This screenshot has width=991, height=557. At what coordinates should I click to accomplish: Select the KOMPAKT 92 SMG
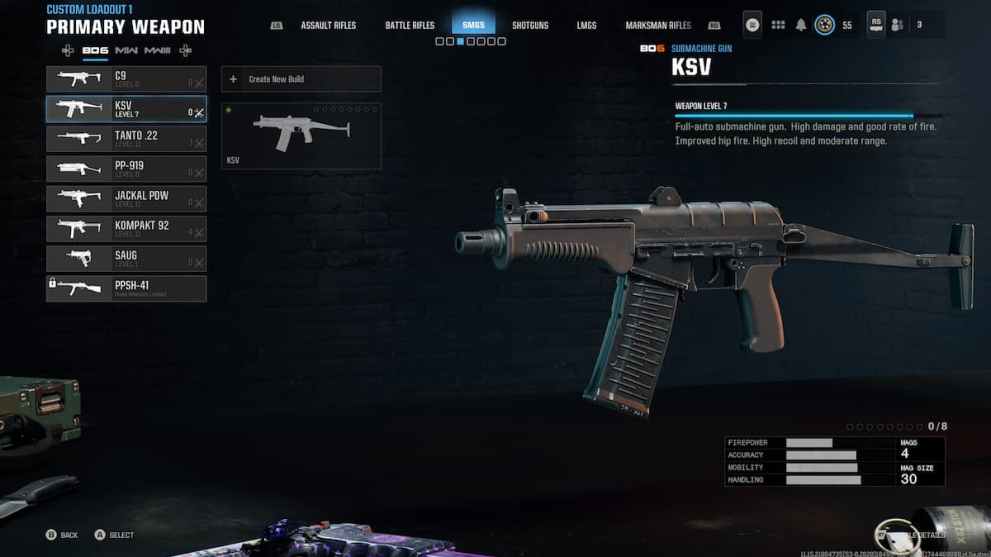click(126, 229)
